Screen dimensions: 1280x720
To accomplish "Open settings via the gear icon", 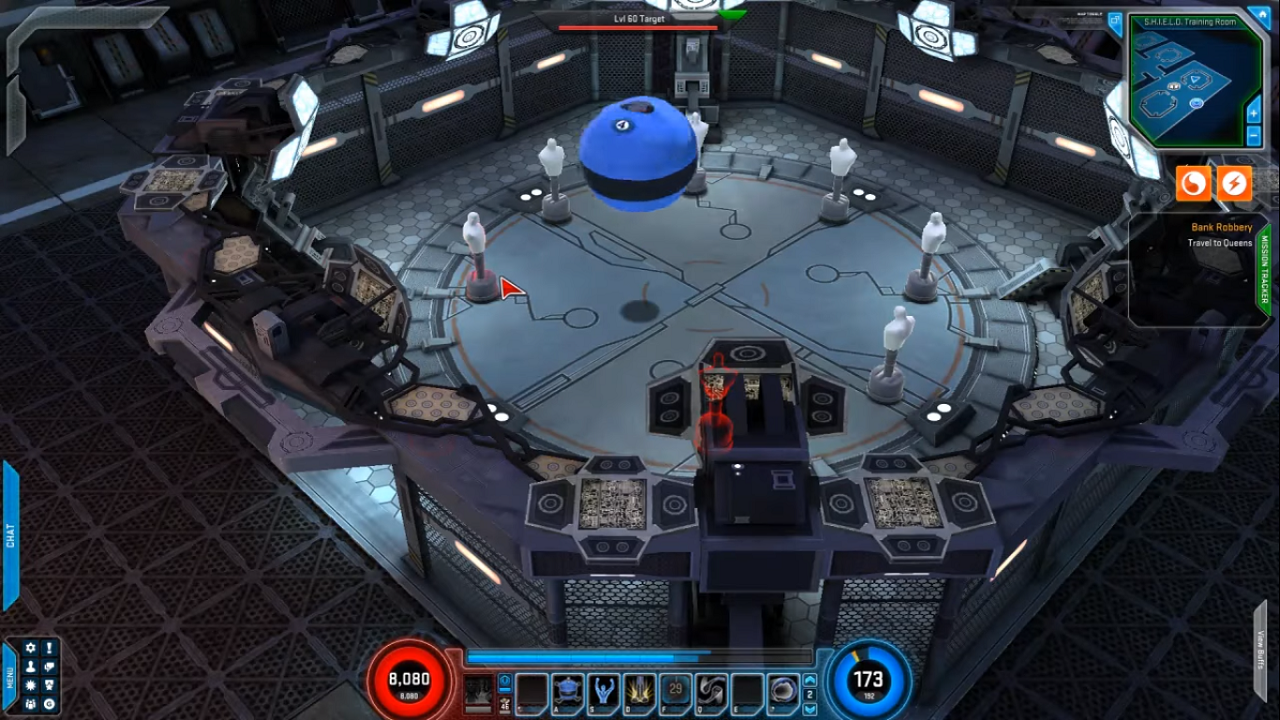I will click(x=31, y=649).
